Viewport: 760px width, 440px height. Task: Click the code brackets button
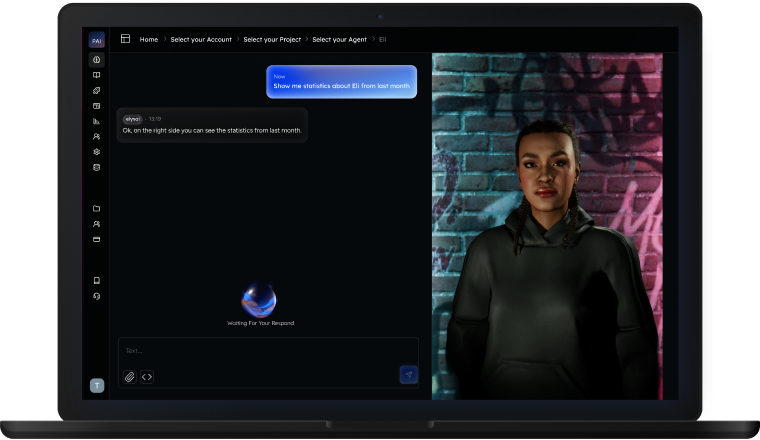[x=147, y=376]
